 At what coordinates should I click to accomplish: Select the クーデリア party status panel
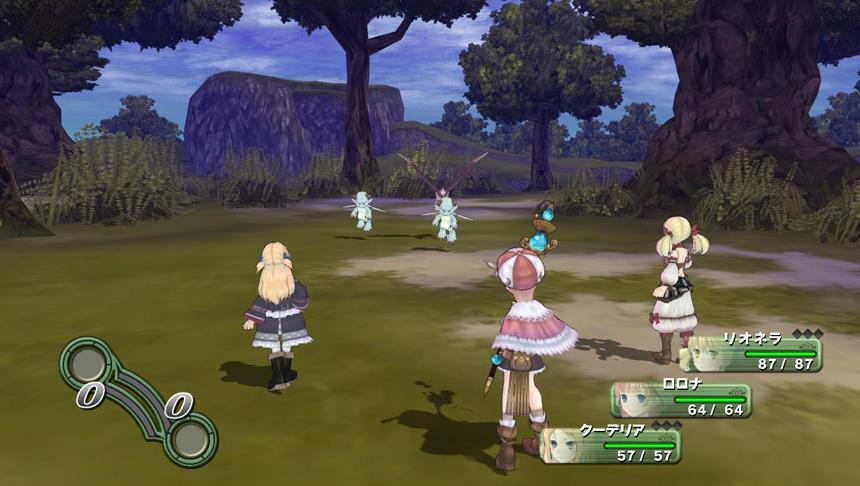pyautogui.click(x=612, y=444)
